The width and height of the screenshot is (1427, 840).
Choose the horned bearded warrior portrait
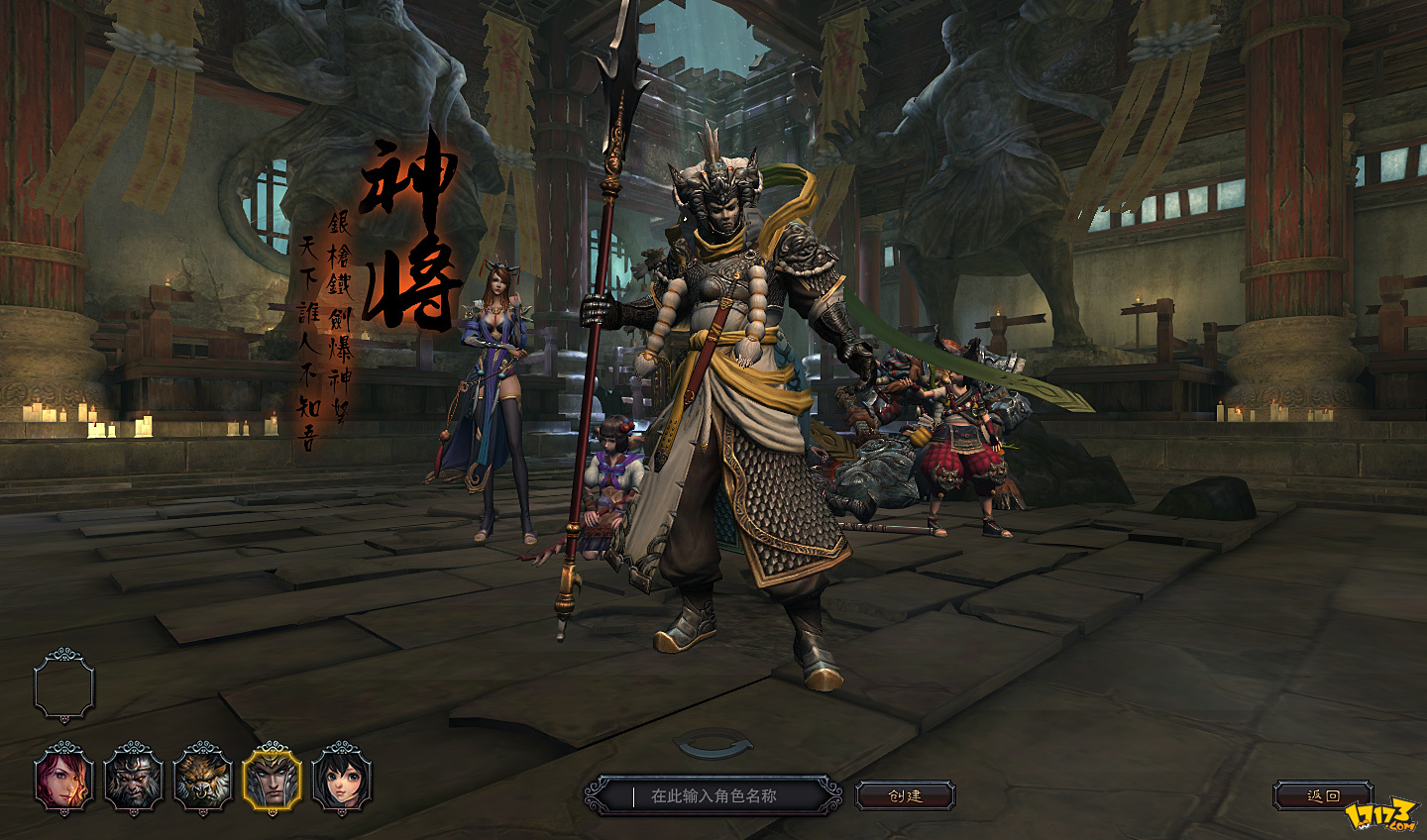[134, 780]
